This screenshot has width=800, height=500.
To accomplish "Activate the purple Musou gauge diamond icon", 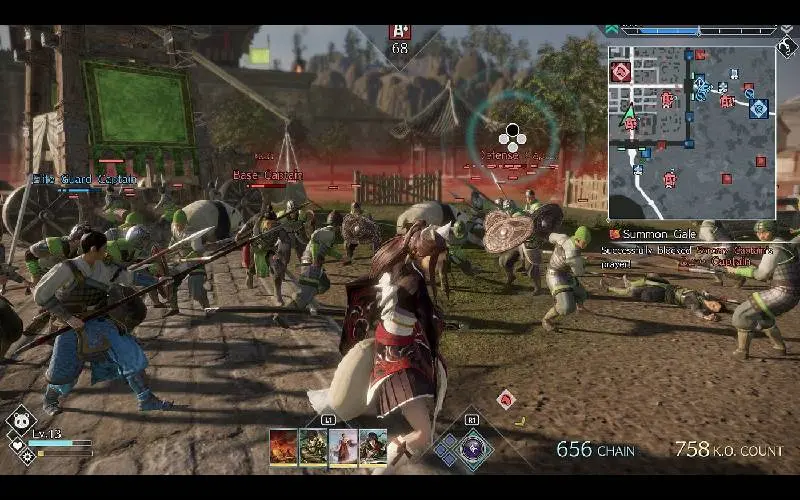I will (x=472, y=449).
